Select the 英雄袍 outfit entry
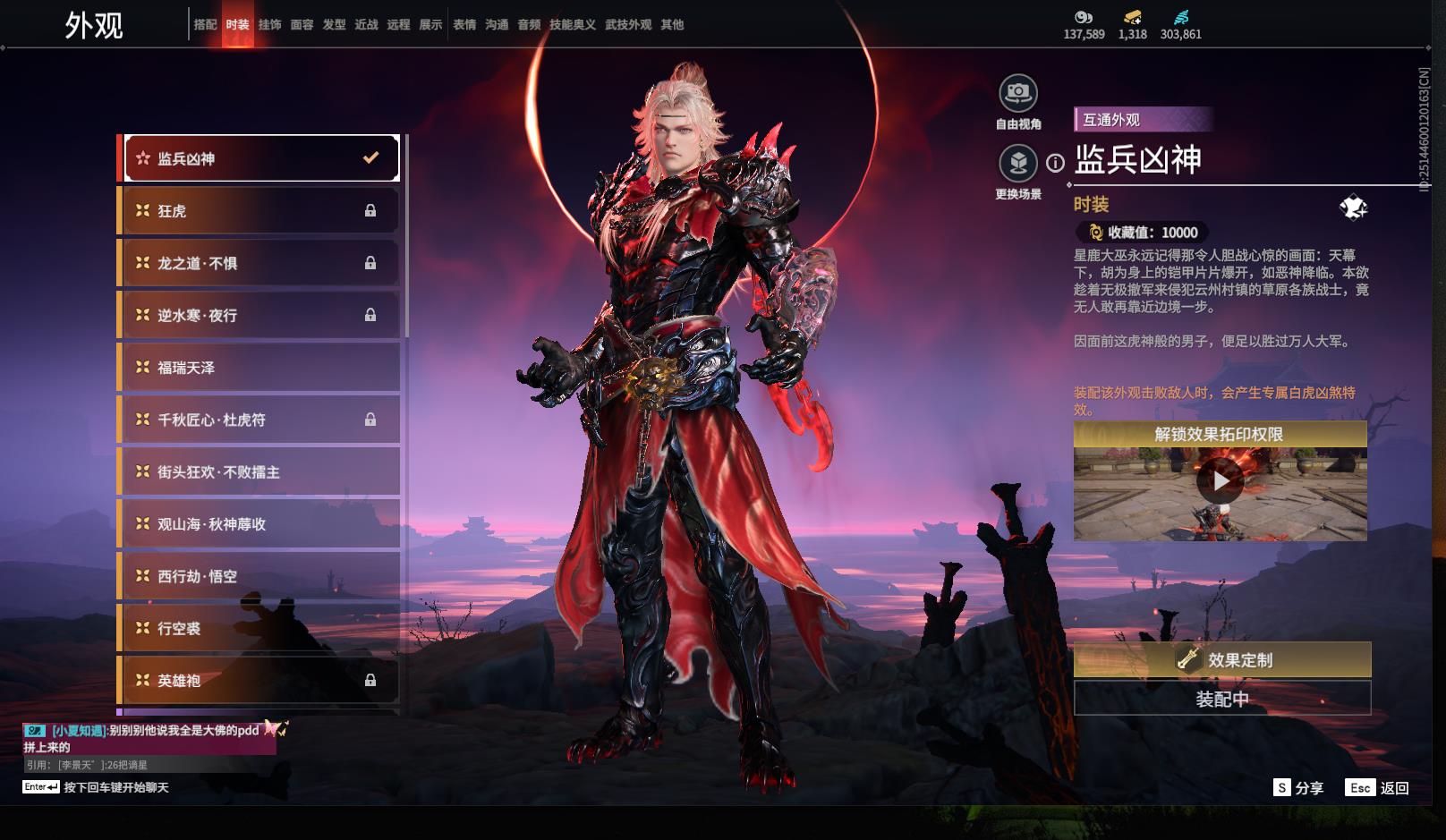1446x840 pixels. click(x=259, y=681)
